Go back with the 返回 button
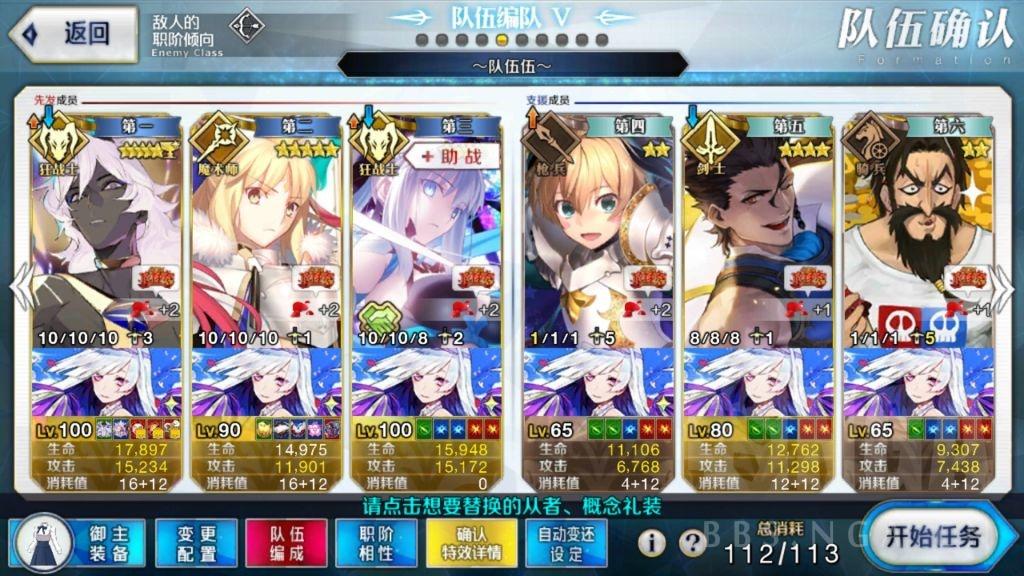1024x576 pixels. pos(72,33)
